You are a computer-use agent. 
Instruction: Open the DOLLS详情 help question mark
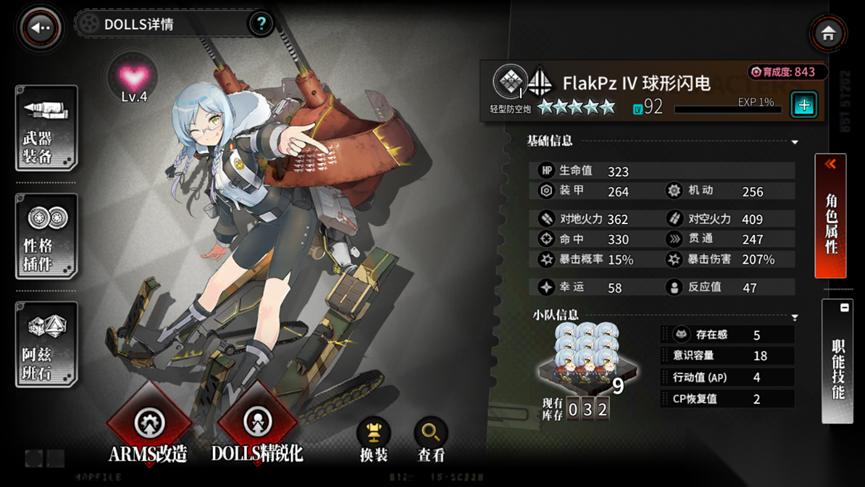(260, 23)
